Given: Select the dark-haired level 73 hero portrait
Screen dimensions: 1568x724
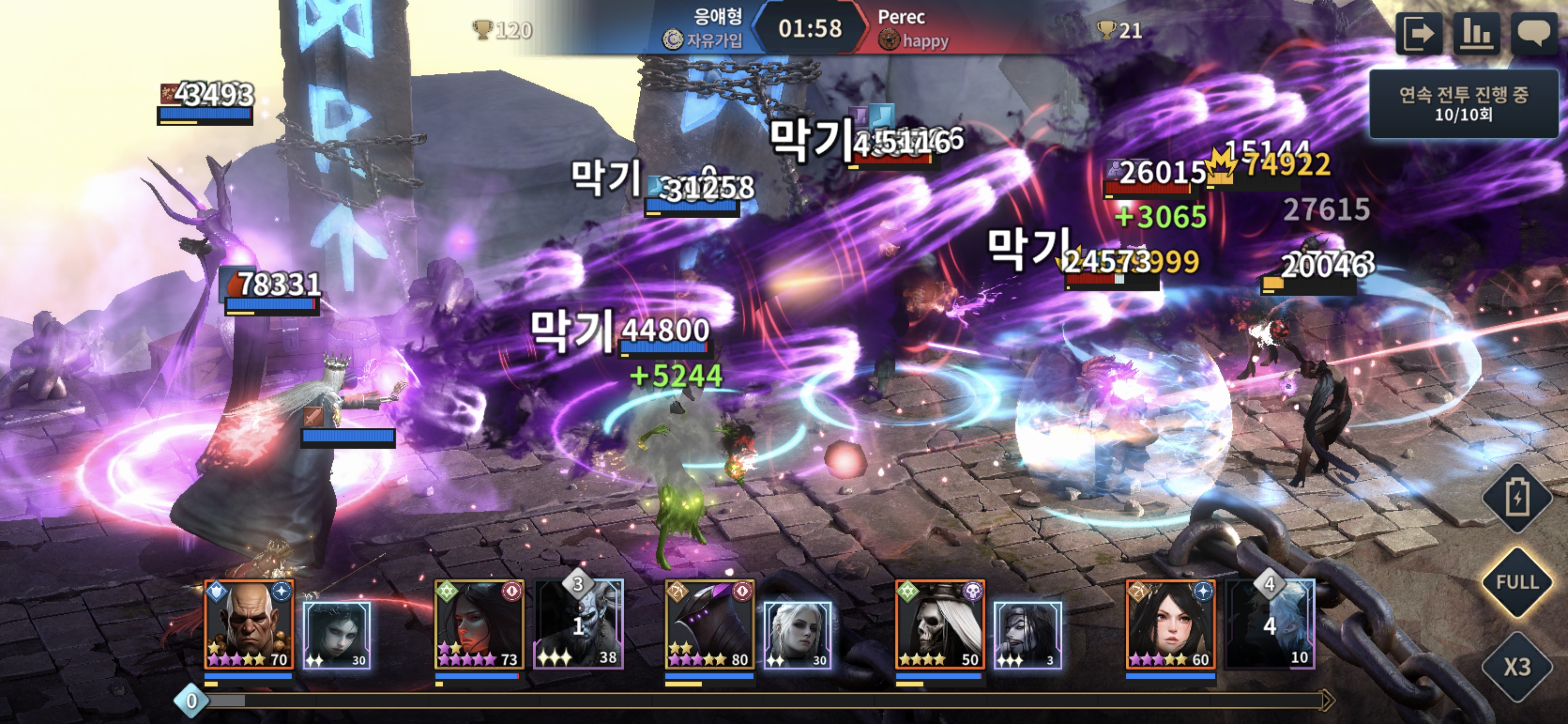Looking at the screenshot, I should [479, 624].
